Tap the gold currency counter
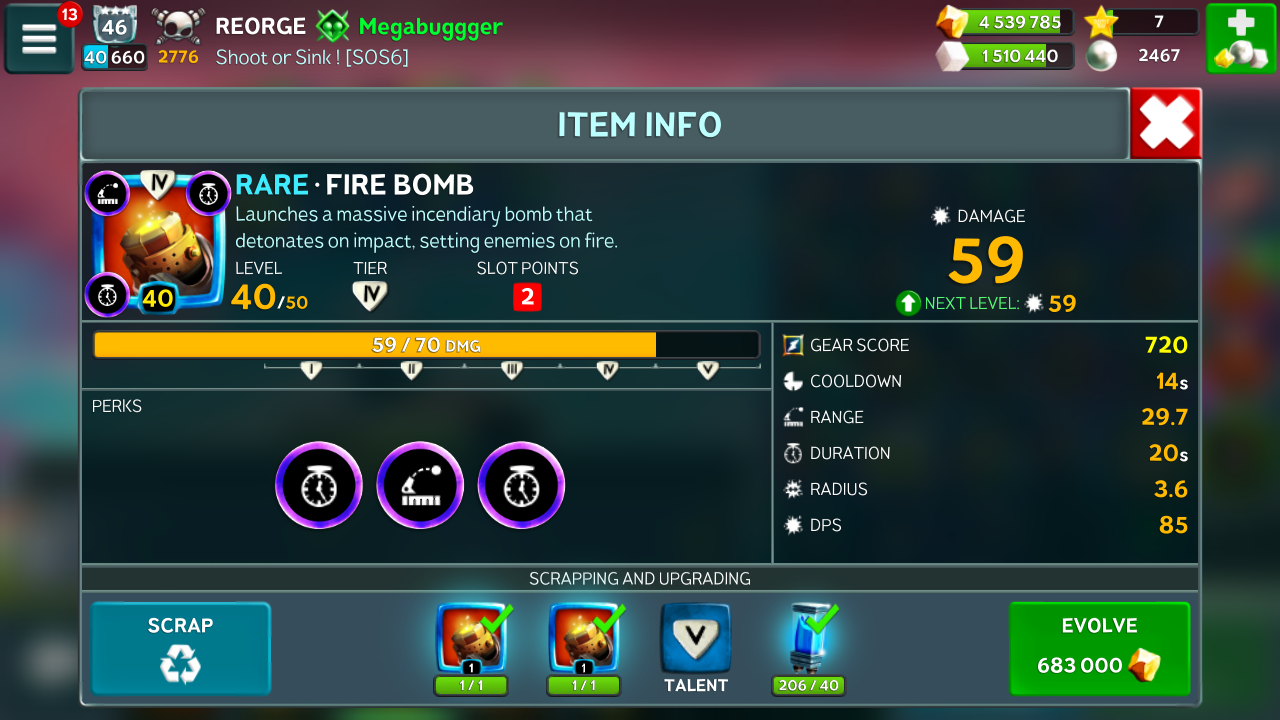 (1005, 22)
